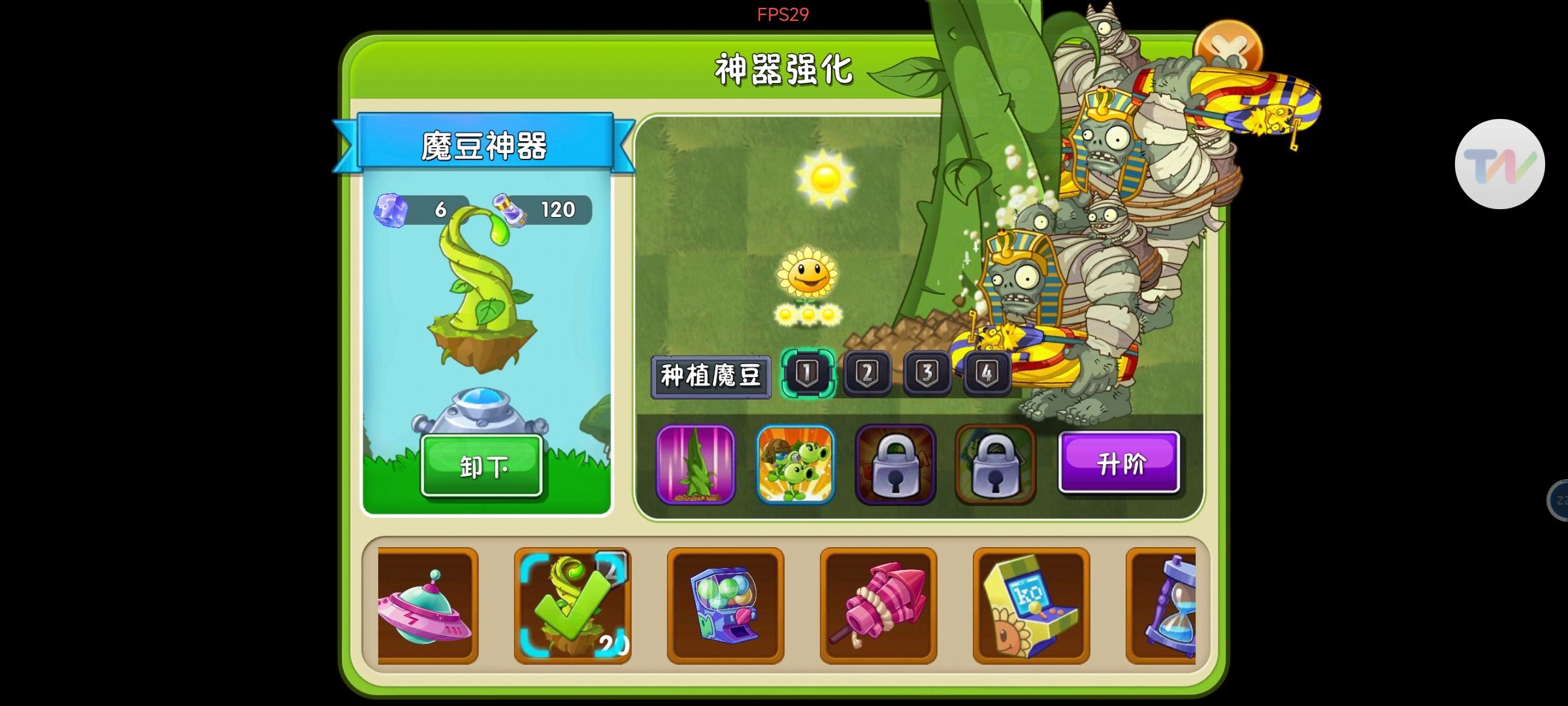This screenshot has height=706, width=1568.
Task: Select the equipped magic bean artifact with checkmark
Action: click(x=572, y=607)
